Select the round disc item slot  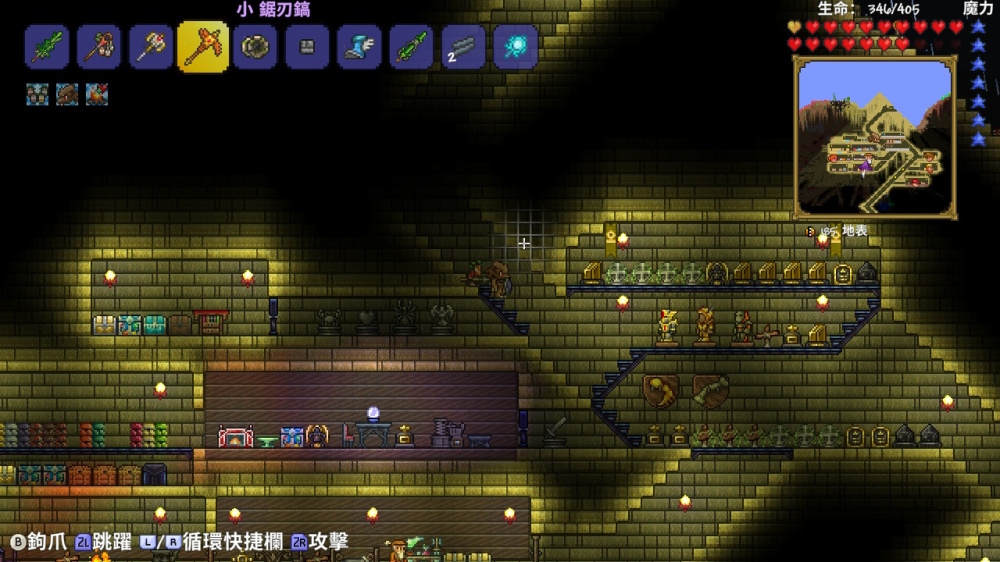pyautogui.click(x=255, y=47)
